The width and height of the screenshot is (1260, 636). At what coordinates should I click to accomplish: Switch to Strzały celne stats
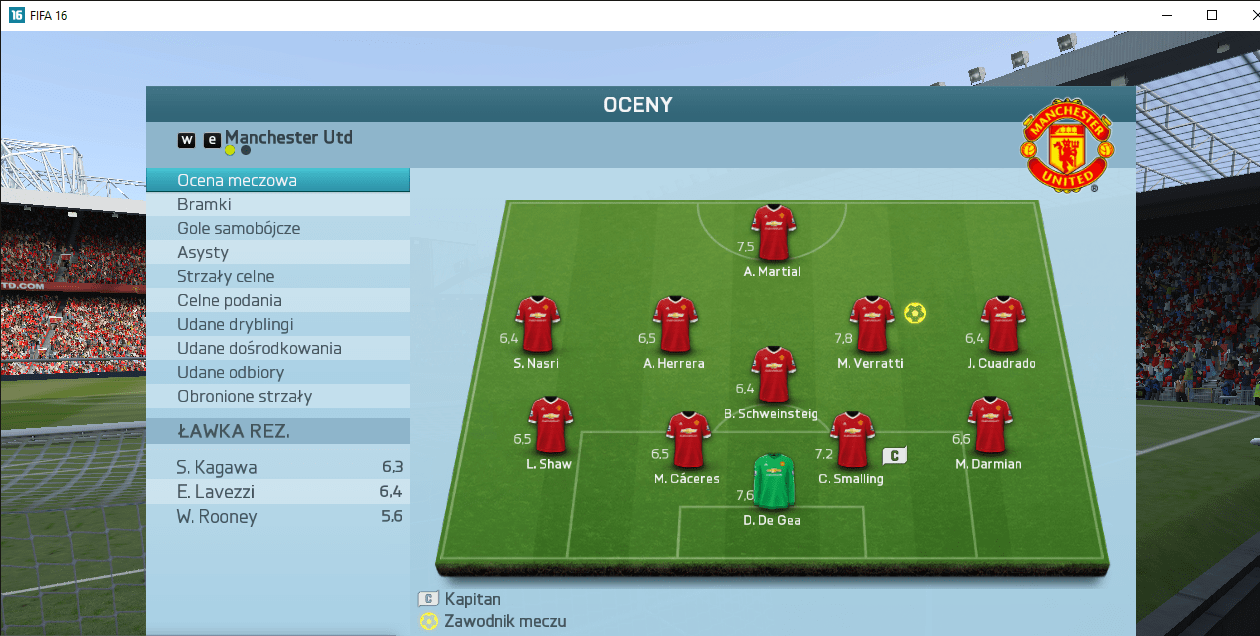point(277,276)
